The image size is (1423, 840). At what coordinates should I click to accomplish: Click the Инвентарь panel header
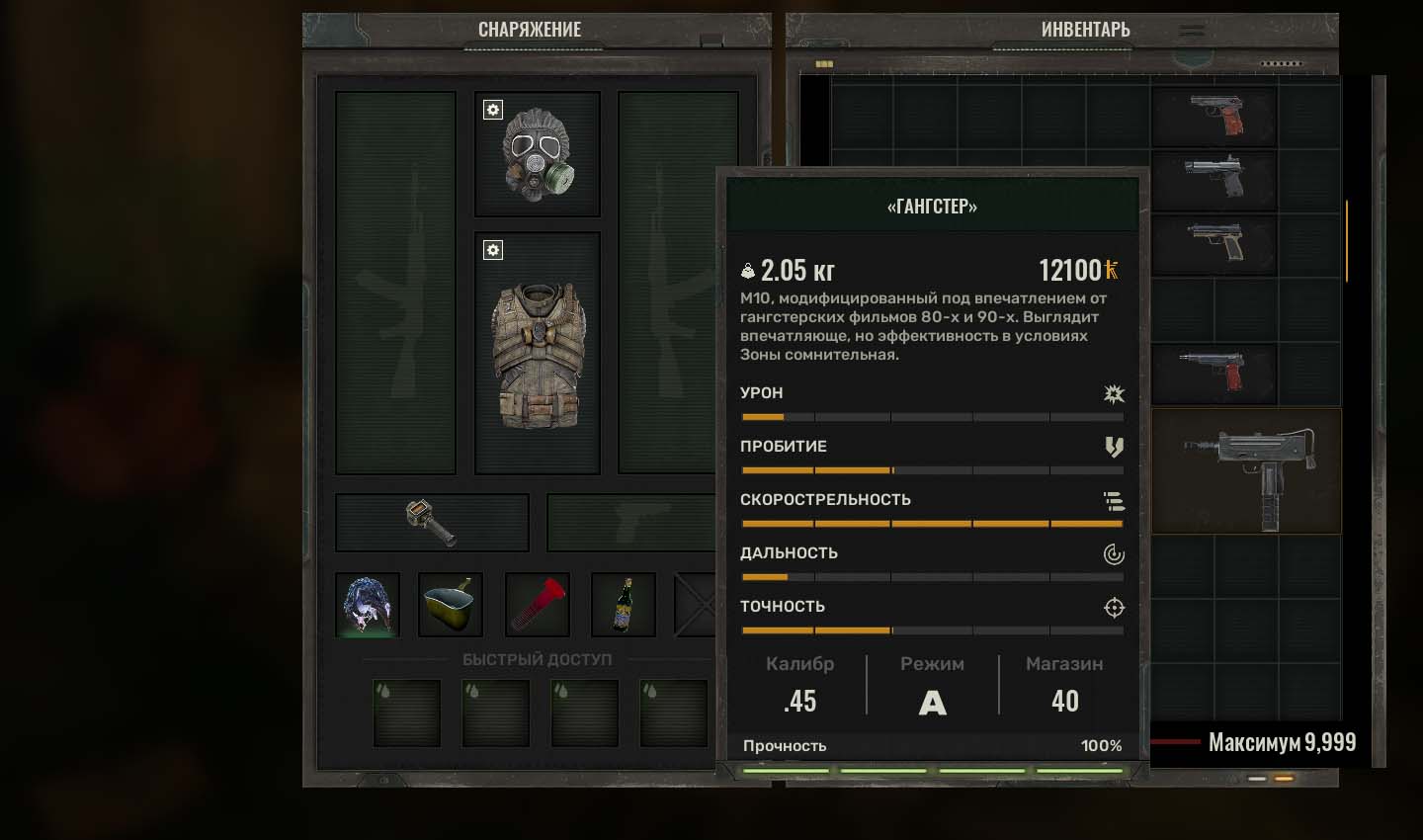click(1085, 30)
